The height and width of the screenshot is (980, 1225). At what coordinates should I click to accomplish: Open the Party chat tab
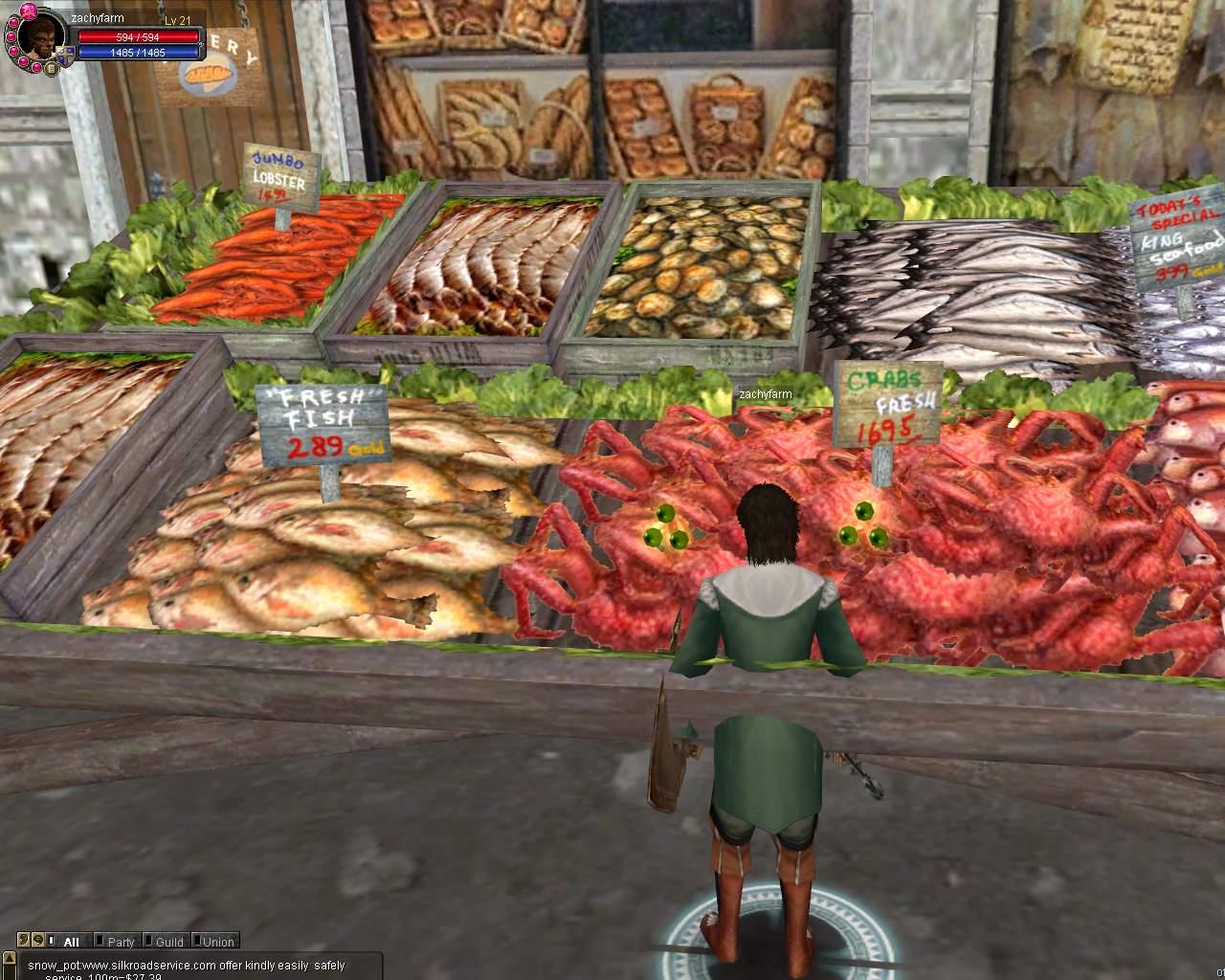pos(119,942)
